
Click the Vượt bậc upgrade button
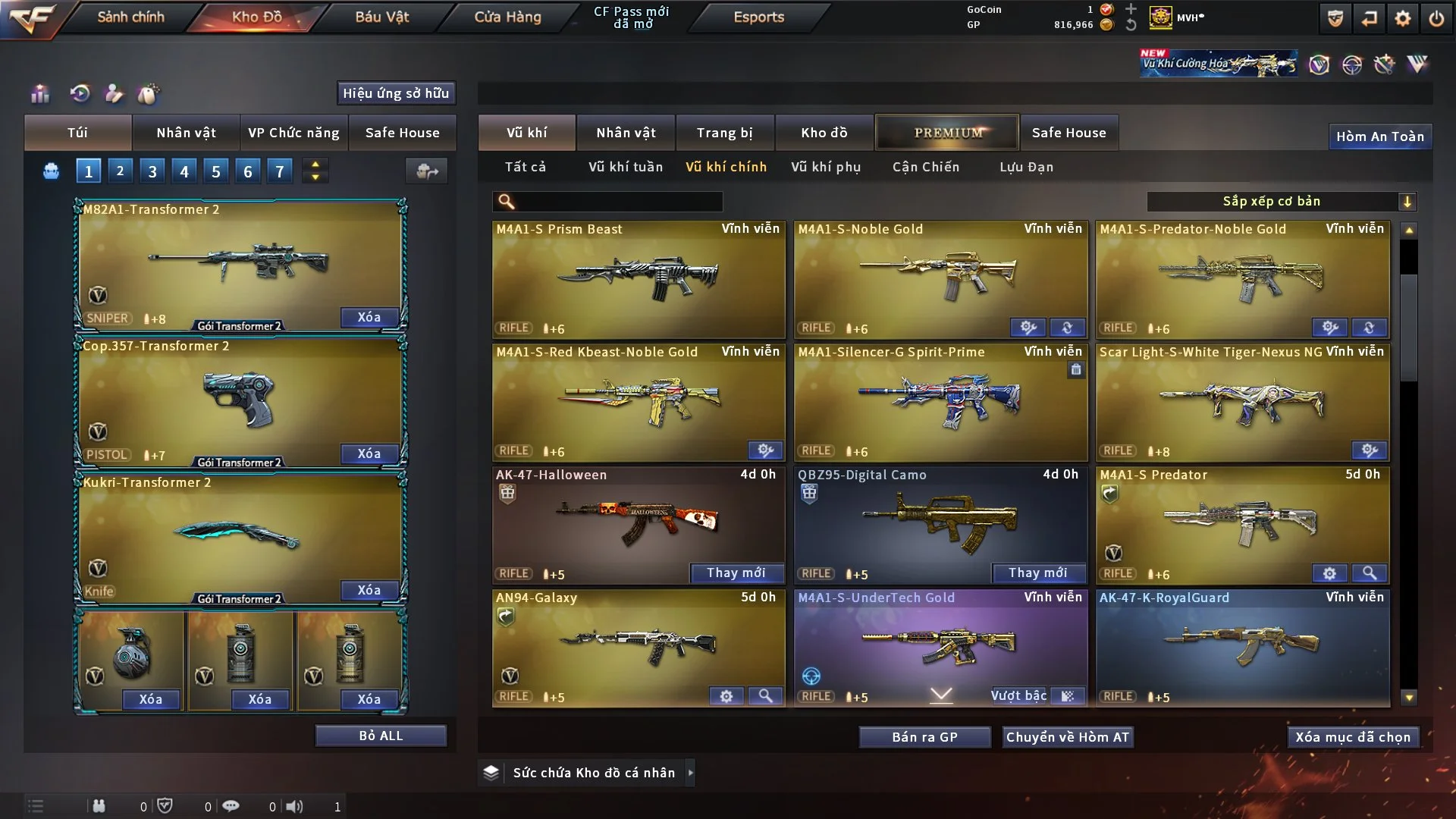pyautogui.click(x=1018, y=695)
